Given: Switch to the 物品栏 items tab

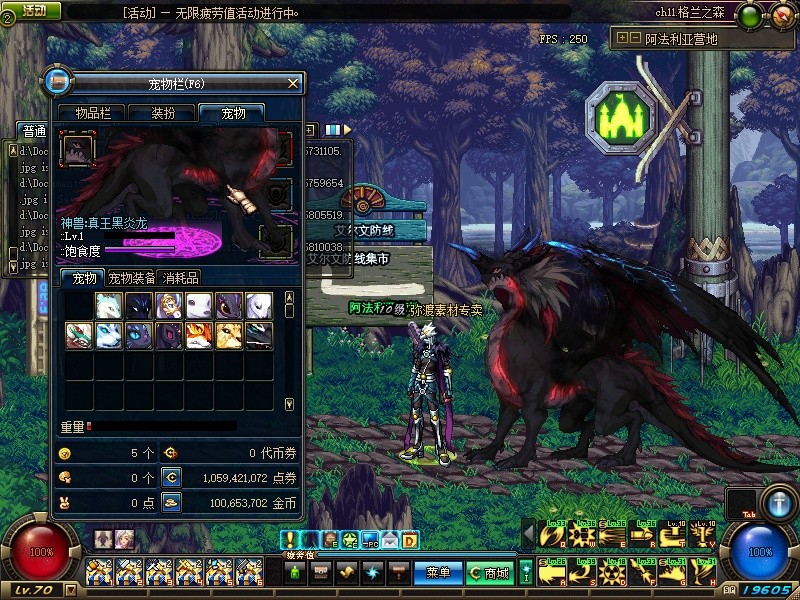Looking at the screenshot, I should [94, 113].
